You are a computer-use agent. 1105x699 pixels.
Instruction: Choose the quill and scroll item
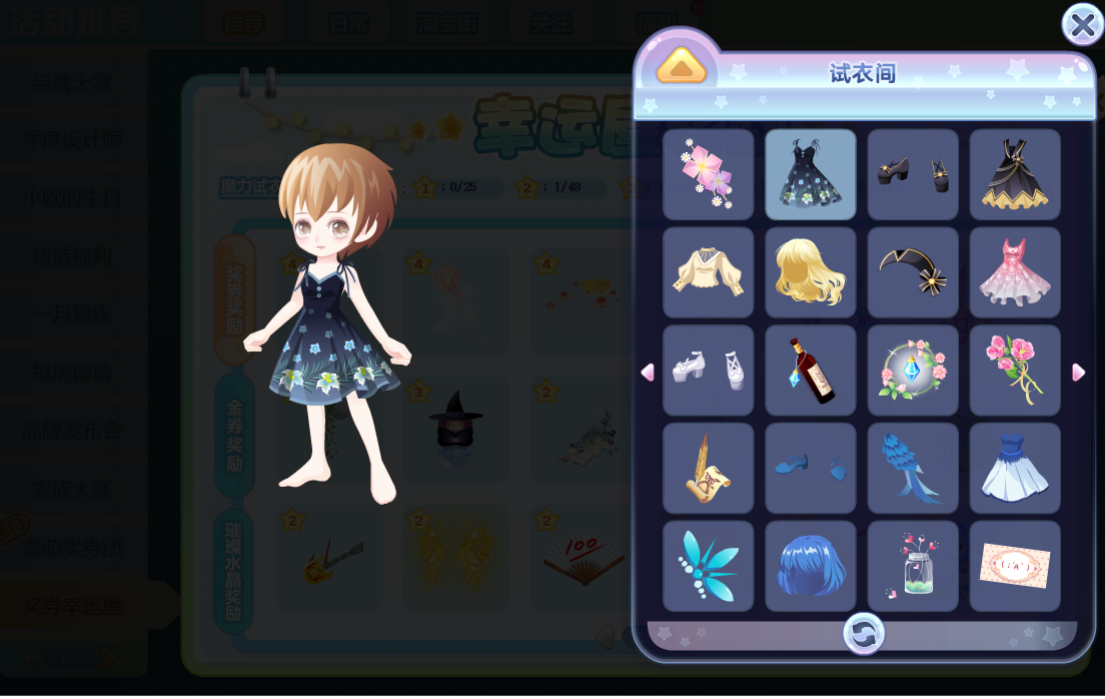(x=708, y=468)
